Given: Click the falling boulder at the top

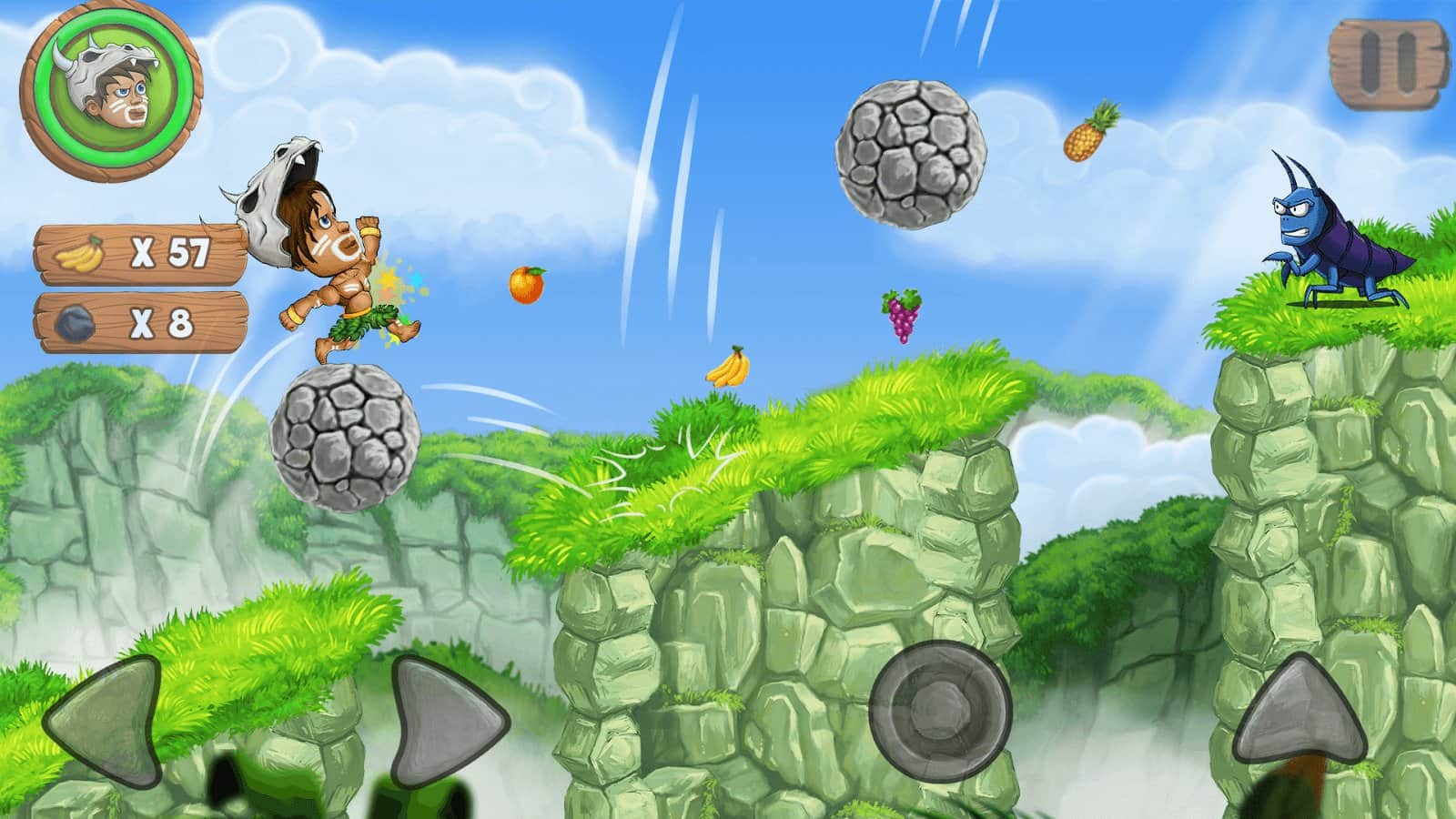Looking at the screenshot, I should point(910,155).
